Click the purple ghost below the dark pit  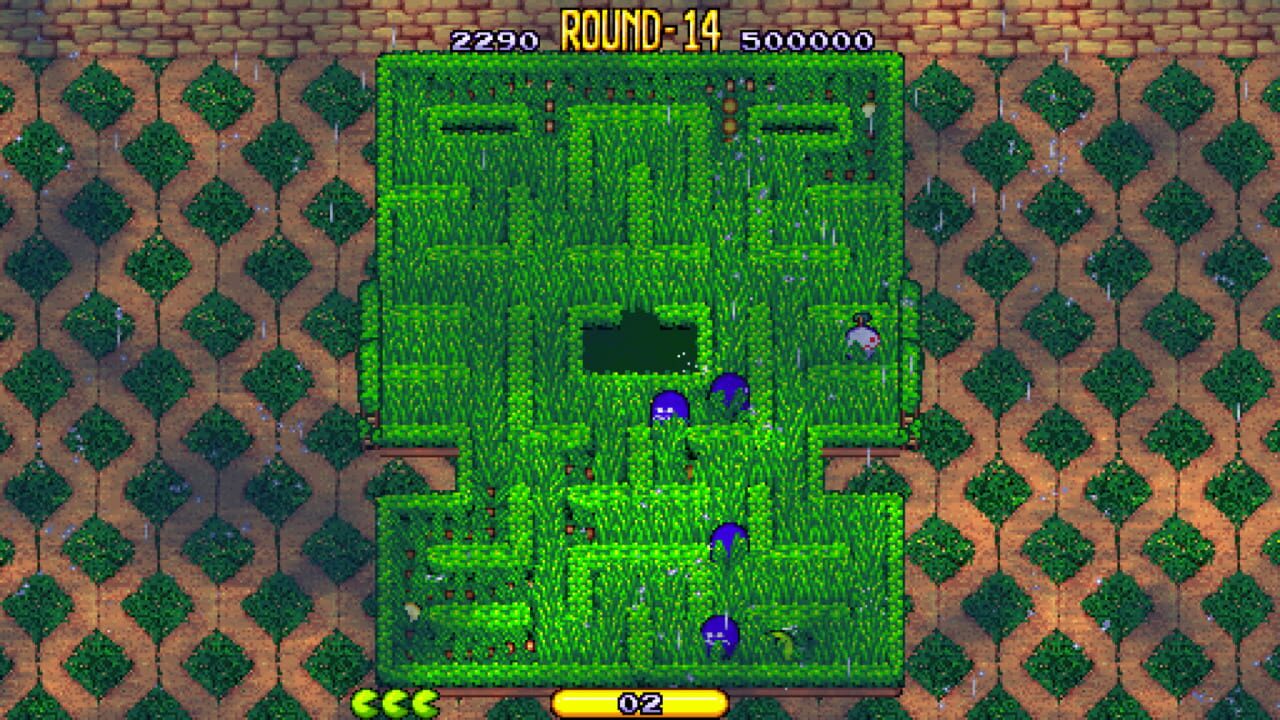(x=672, y=408)
